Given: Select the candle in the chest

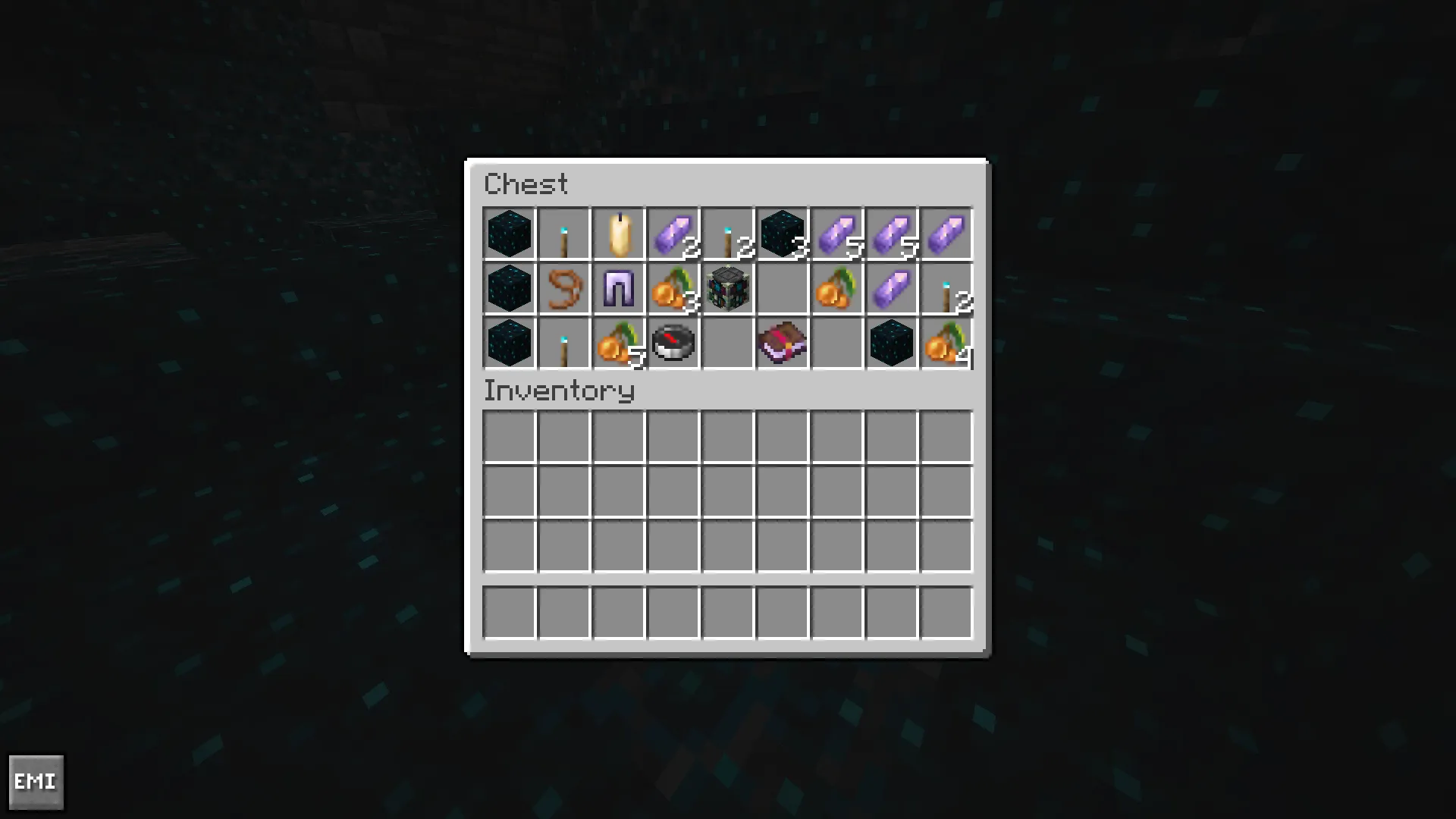Looking at the screenshot, I should click(x=619, y=233).
